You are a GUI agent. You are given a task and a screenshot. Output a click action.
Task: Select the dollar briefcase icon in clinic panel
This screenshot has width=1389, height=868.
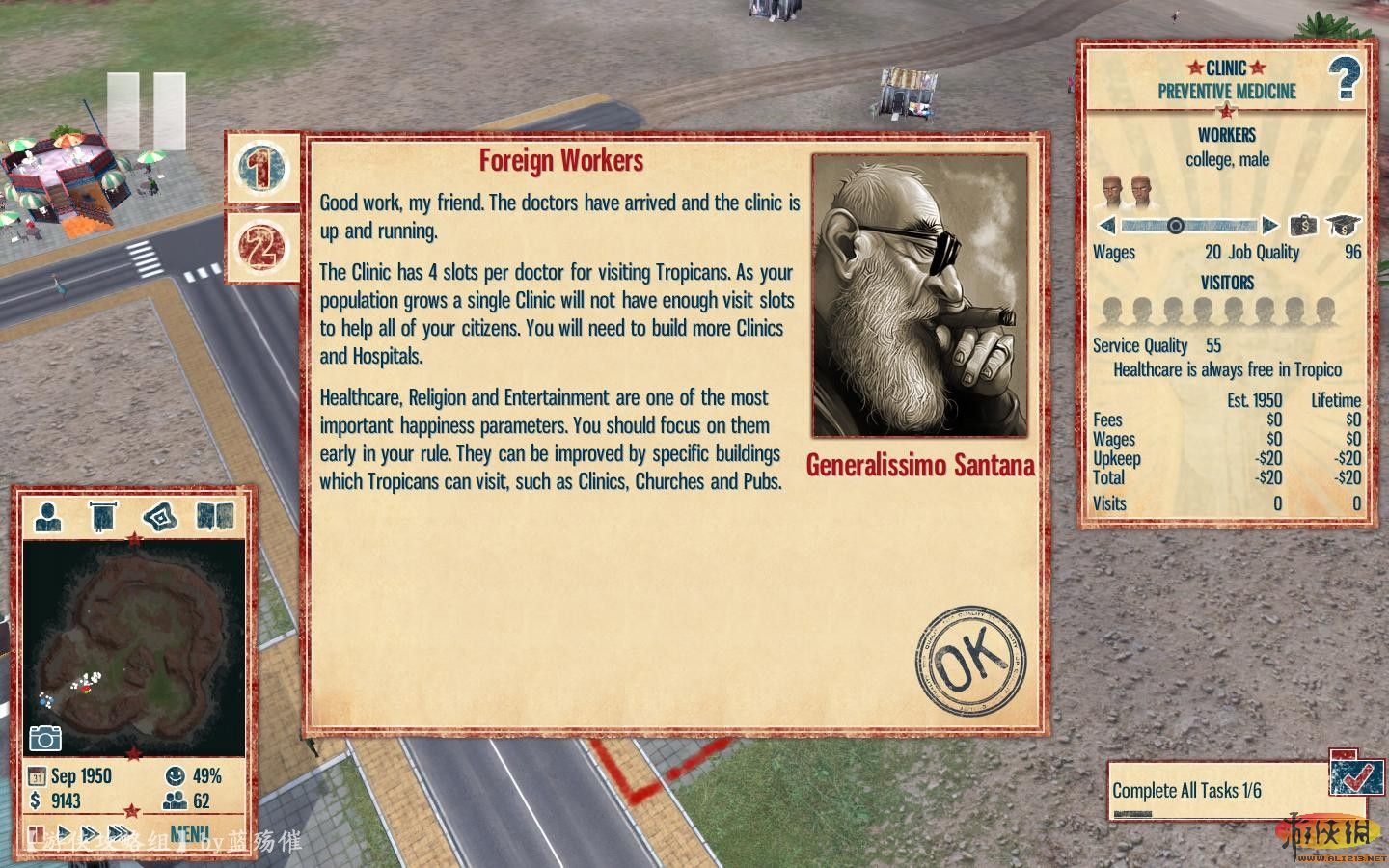click(x=1303, y=226)
